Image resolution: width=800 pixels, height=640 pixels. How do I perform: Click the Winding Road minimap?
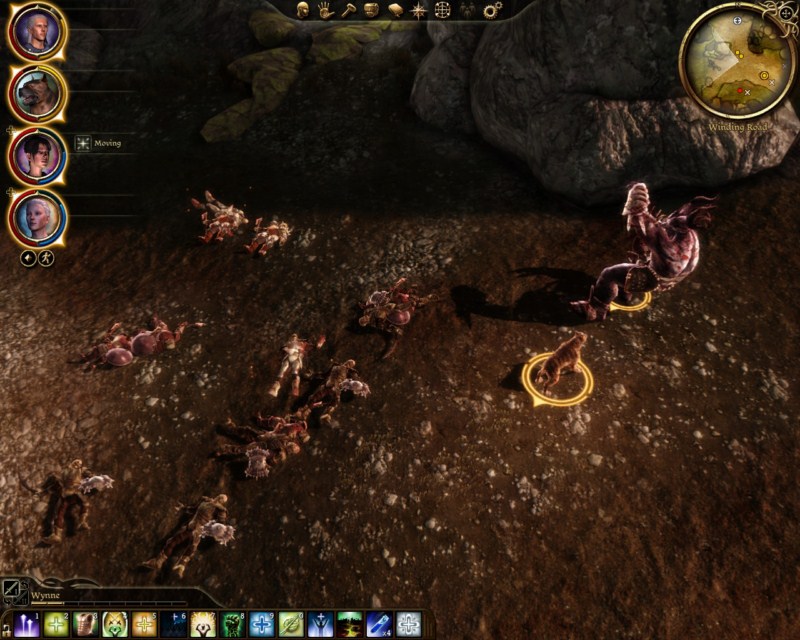[738, 60]
